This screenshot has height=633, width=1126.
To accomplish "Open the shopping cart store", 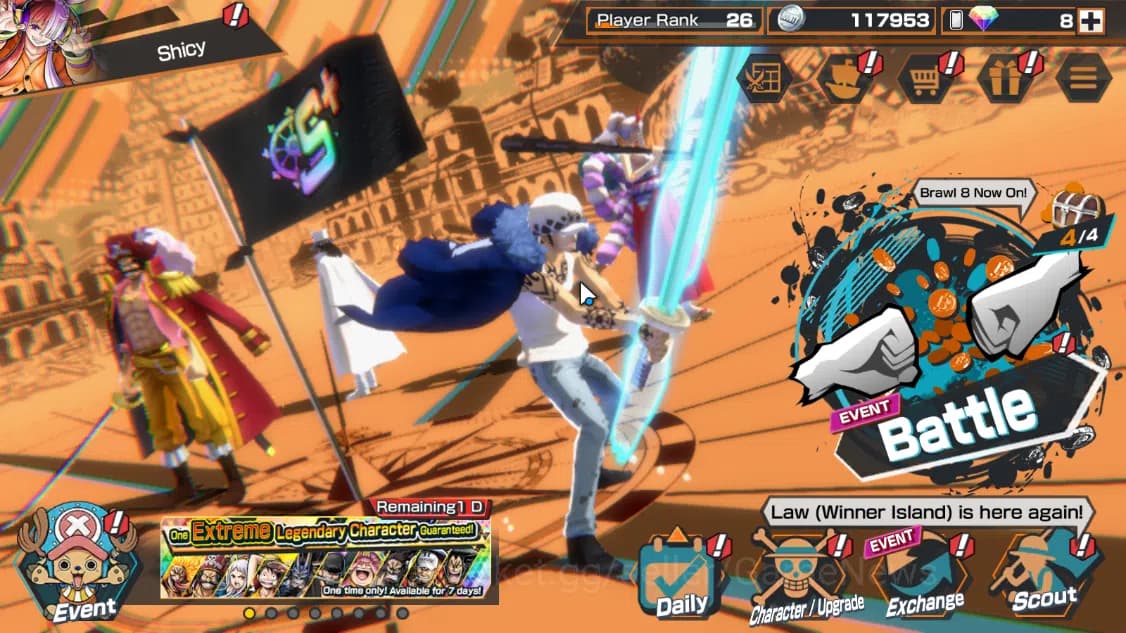I will click(x=924, y=78).
